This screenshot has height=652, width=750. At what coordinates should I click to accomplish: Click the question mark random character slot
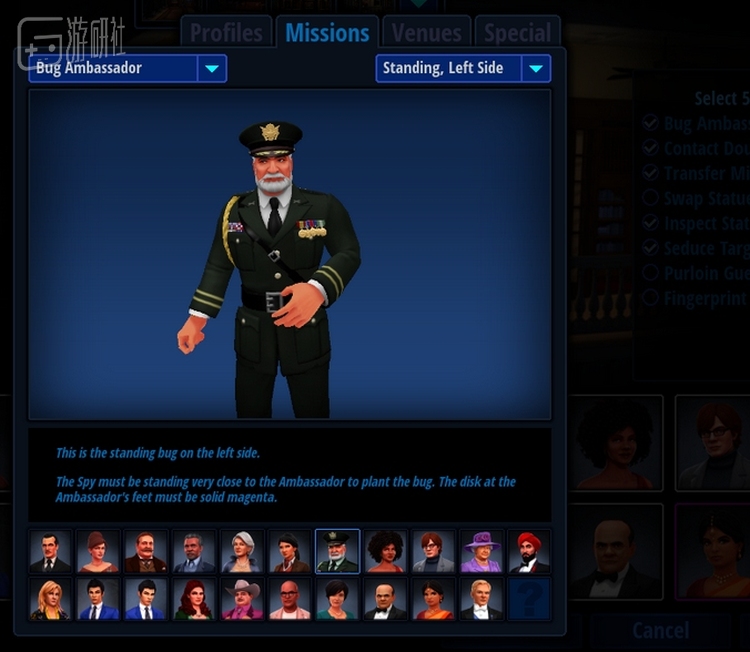point(530,599)
